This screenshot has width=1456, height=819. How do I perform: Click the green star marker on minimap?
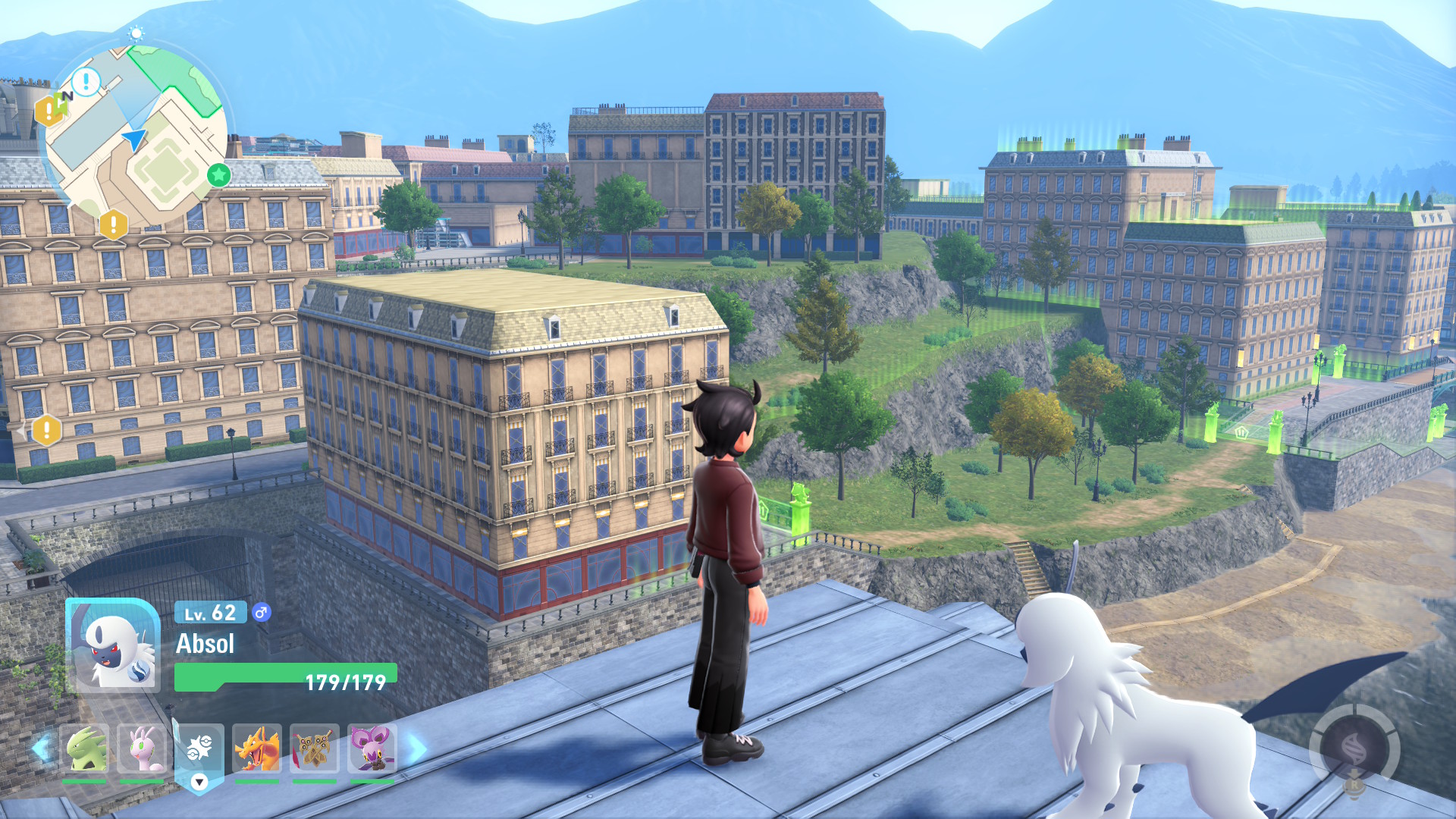coord(219,175)
